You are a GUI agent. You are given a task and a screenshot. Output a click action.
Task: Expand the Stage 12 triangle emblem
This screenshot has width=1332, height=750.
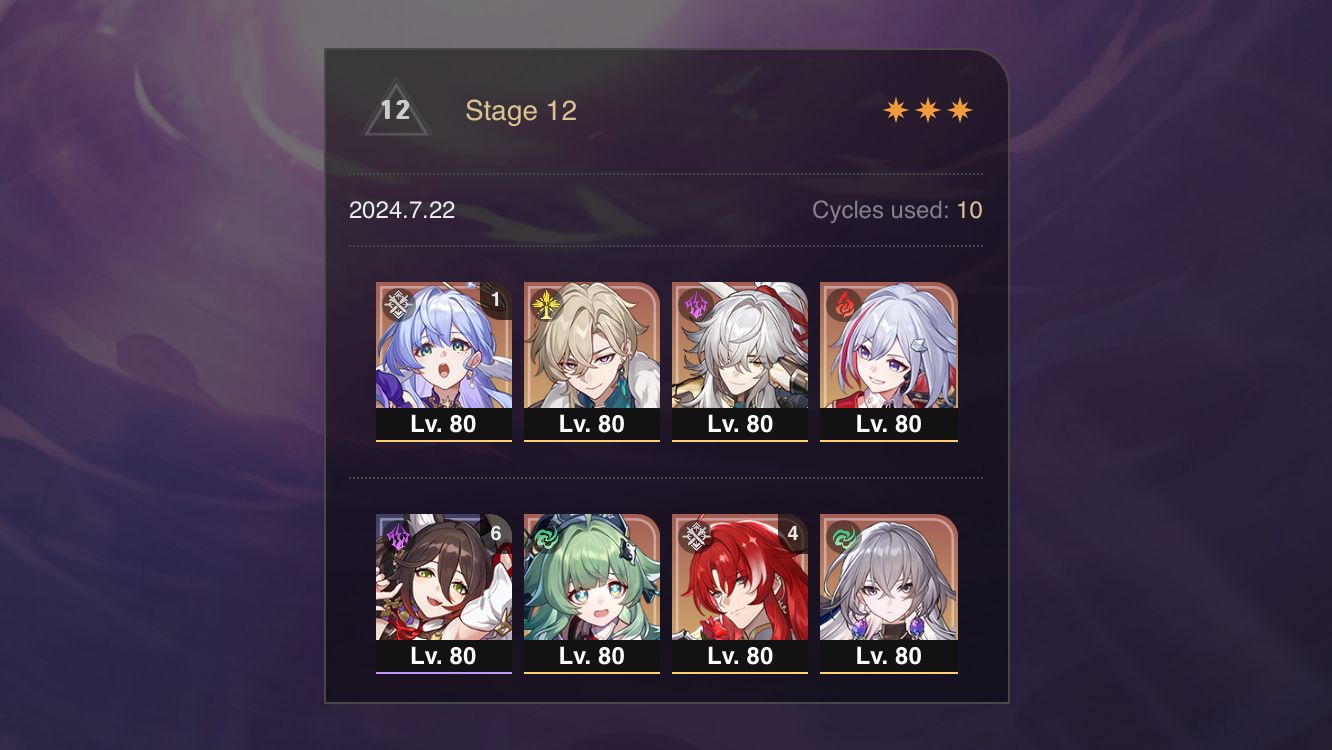pyautogui.click(x=396, y=108)
